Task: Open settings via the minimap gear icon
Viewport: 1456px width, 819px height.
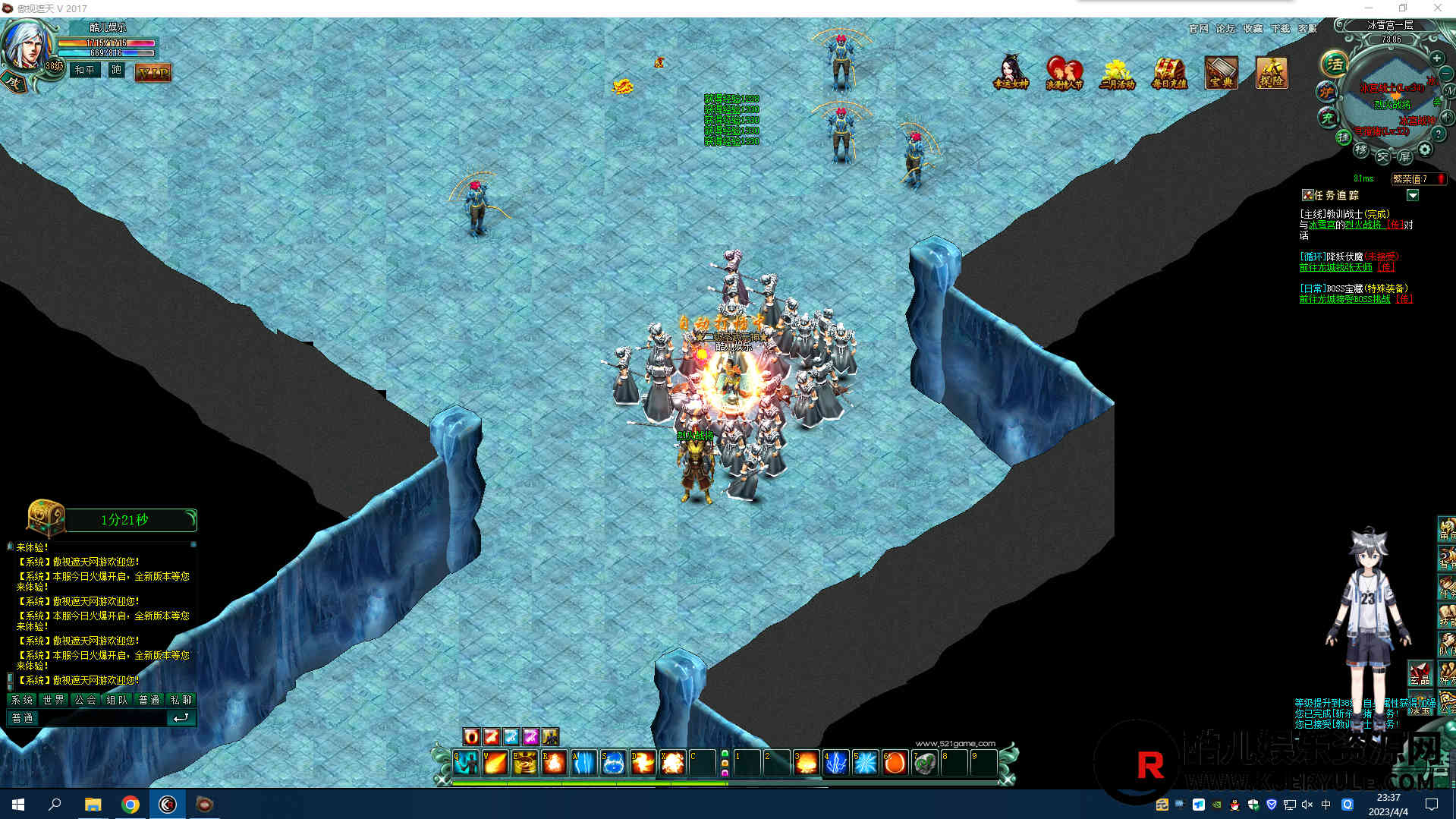Action: (x=1425, y=150)
